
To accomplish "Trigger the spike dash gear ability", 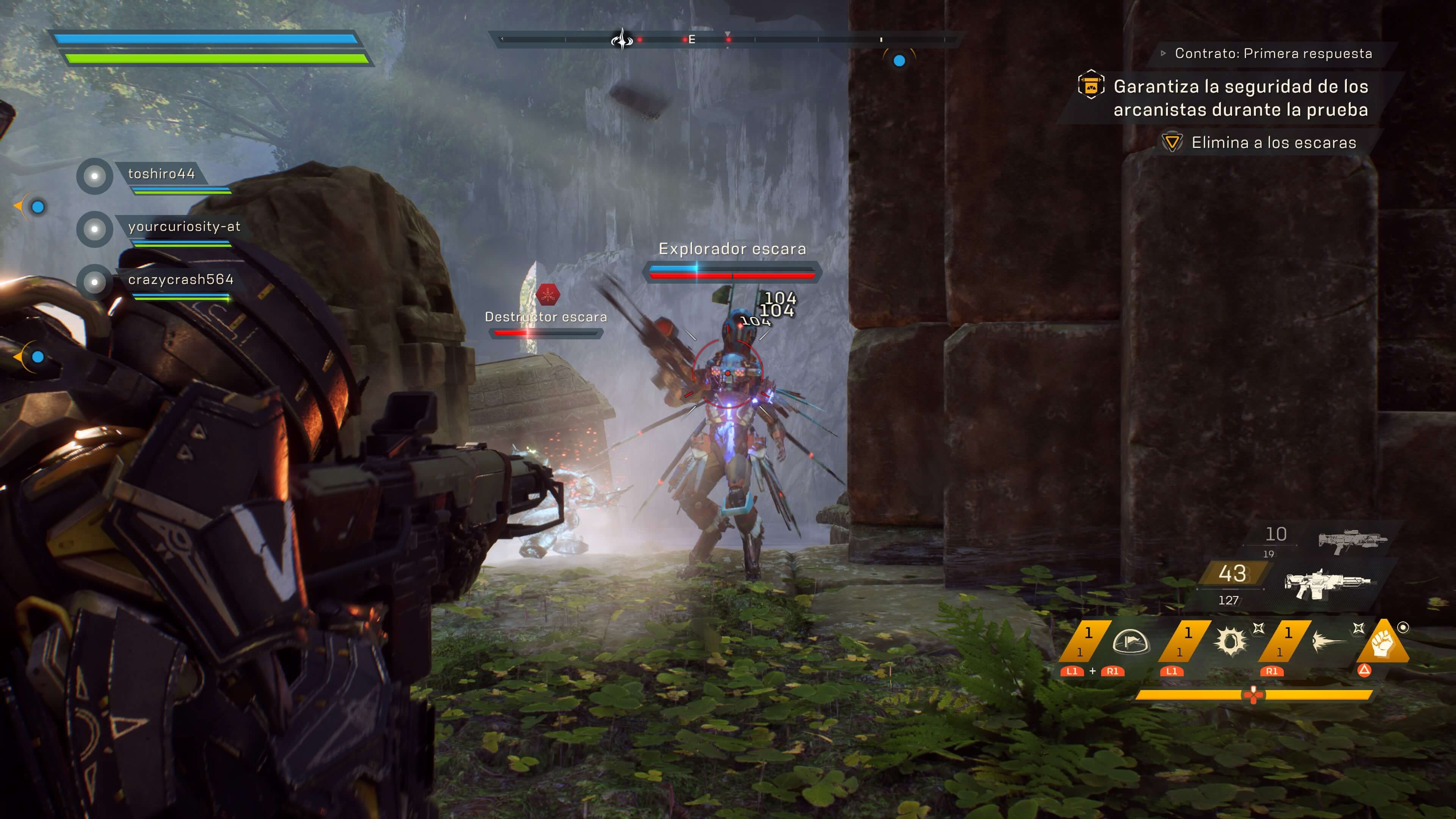I will click(x=1328, y=642).
